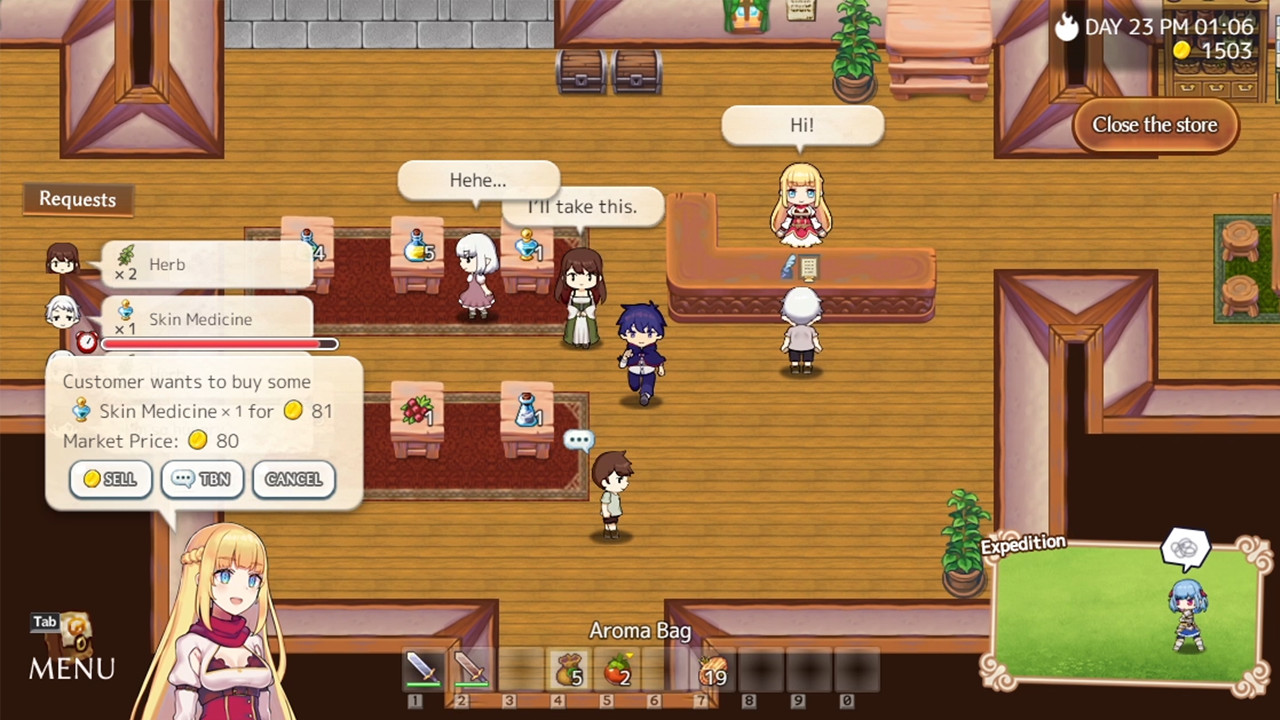1280x720 pixels.
Task: Open price negotiation with the TBN button
Action: pyautogui.click(x=201, y=479)
